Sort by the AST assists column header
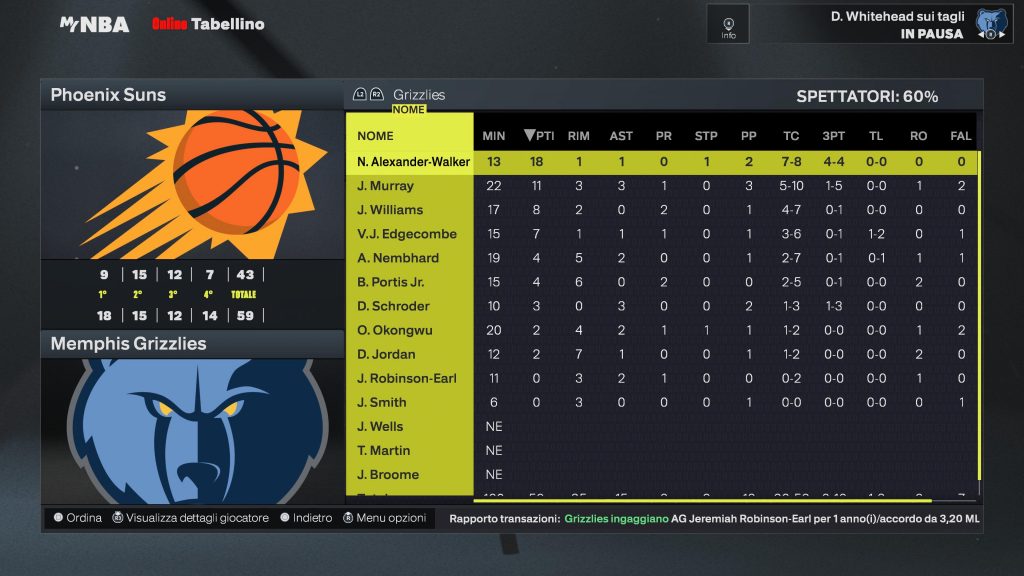 tap(621, 136)
